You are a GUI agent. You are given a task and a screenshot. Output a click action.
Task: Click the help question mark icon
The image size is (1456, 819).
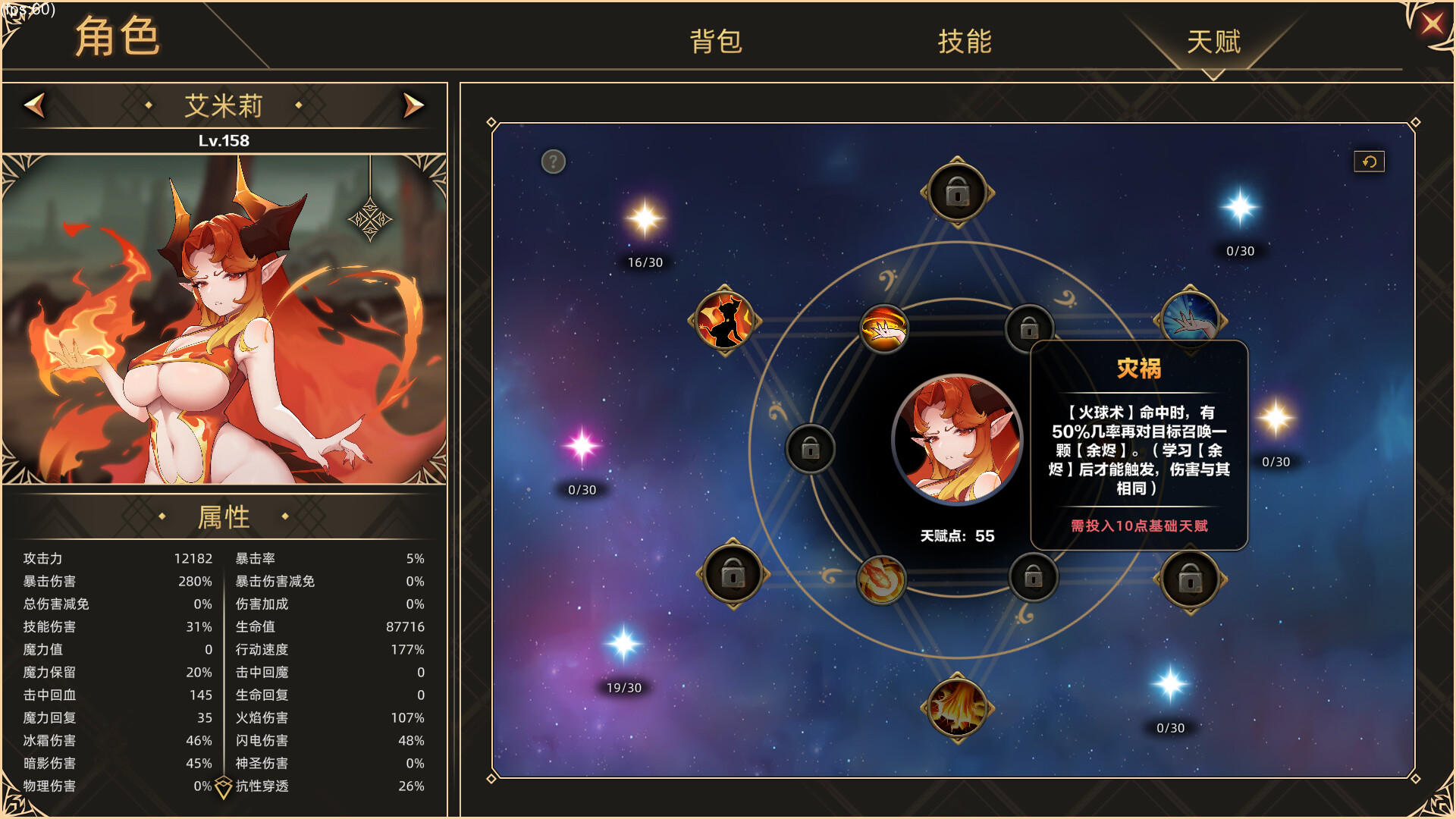point(552,162)
